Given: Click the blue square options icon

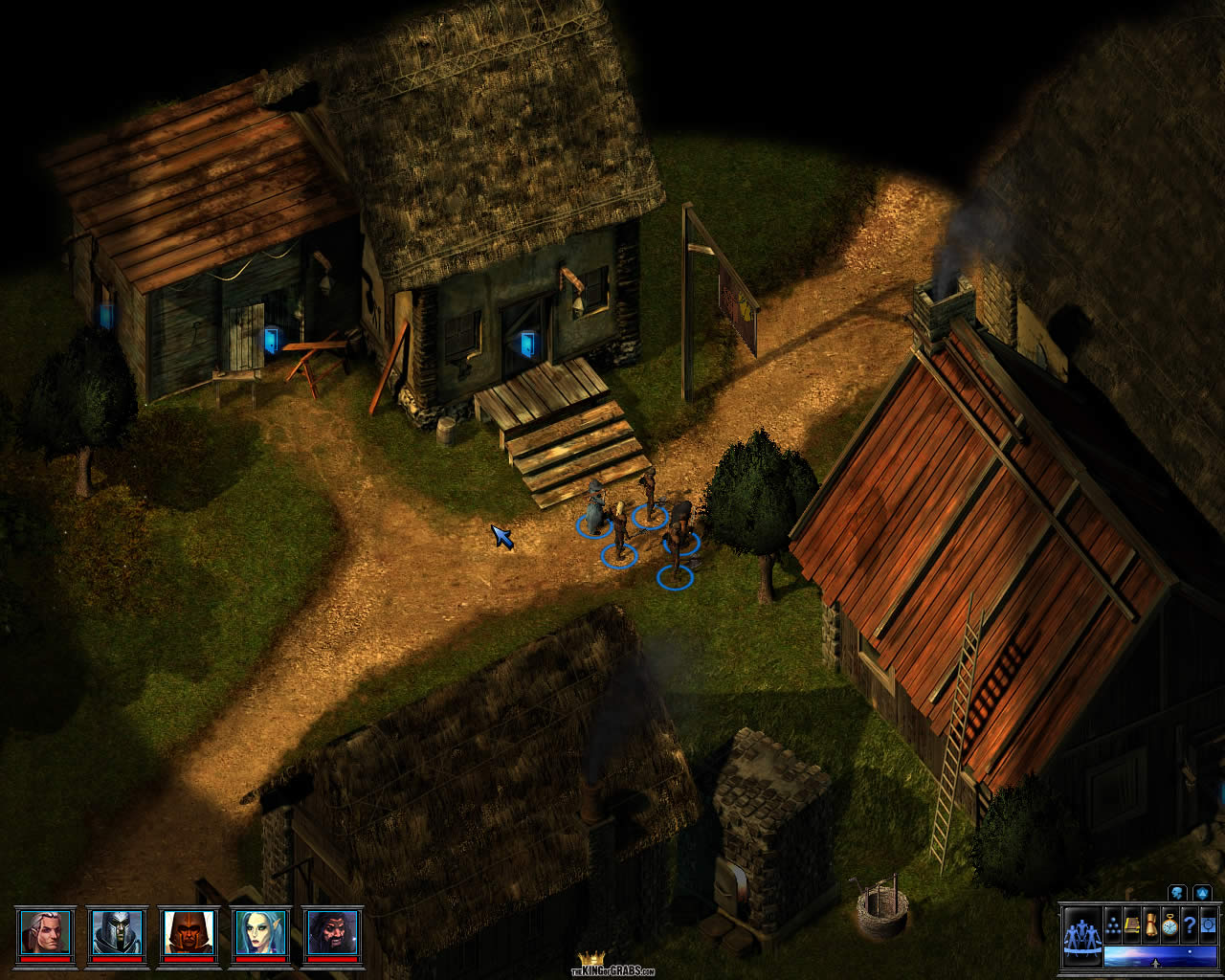Looking at the screenshot, I should [x=1208, y=925].
